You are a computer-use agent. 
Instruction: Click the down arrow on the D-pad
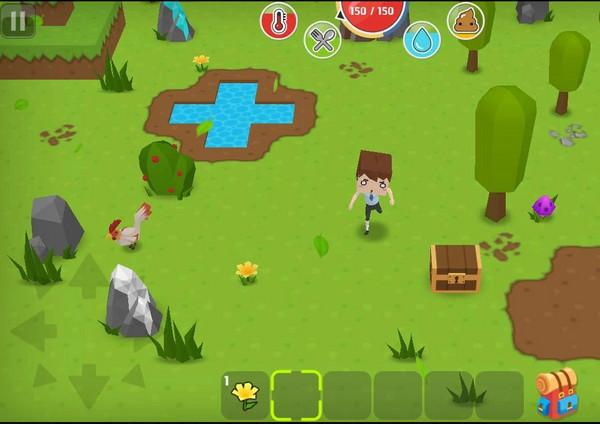coord(88,384)
